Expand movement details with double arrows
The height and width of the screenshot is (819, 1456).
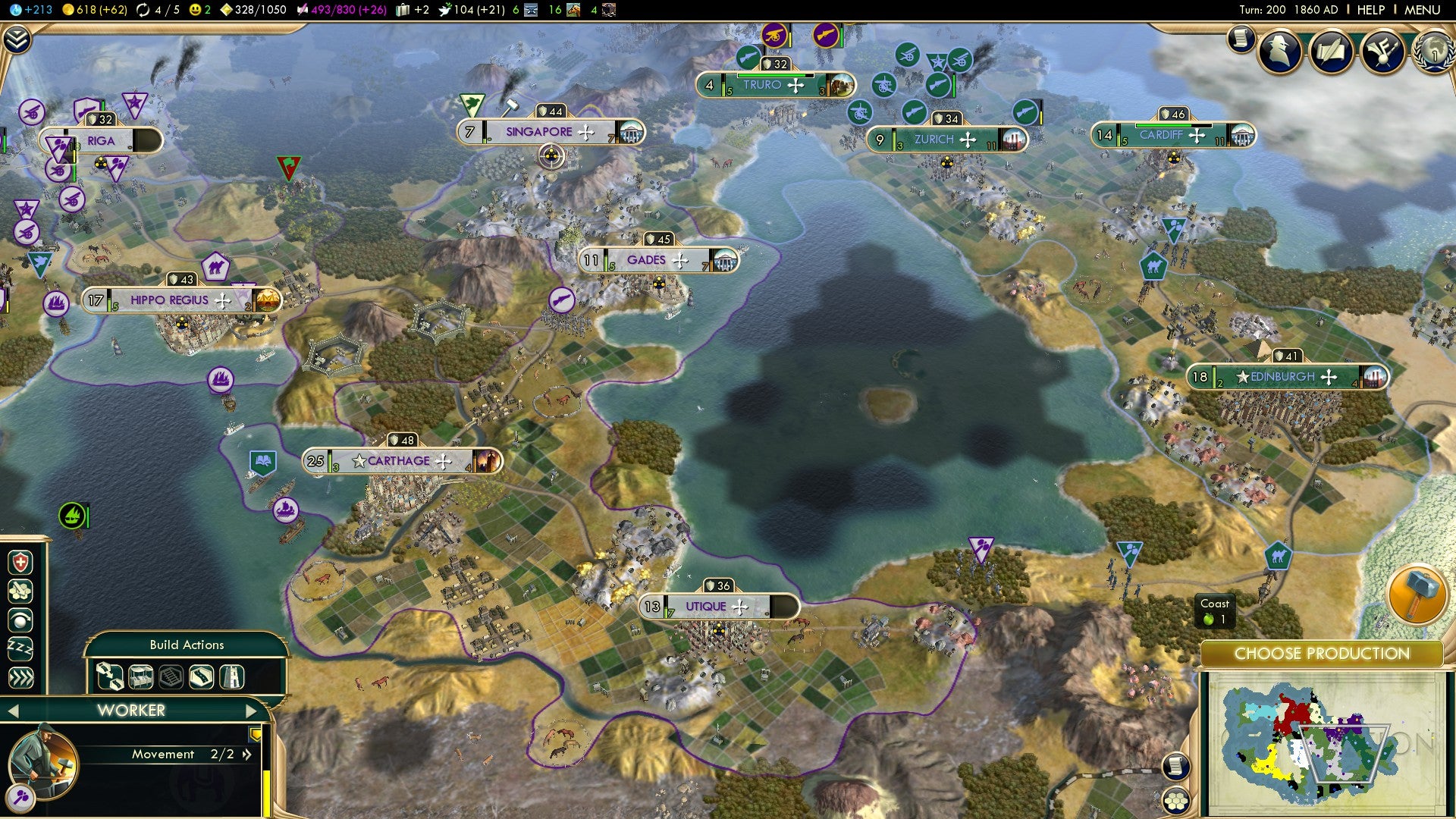coord(246,755)
